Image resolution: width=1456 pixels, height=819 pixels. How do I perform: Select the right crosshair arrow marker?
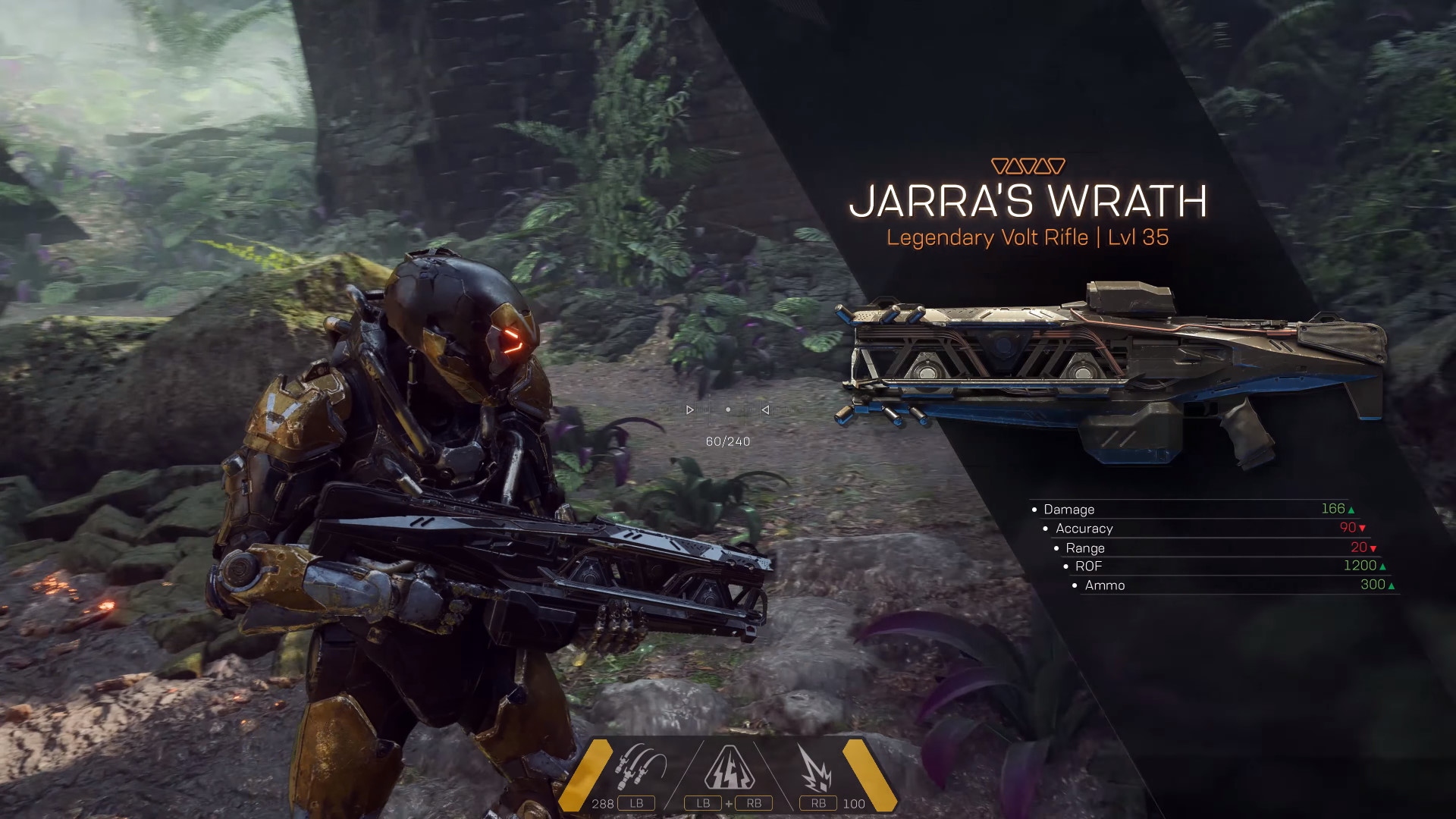[x=764, y=409]
